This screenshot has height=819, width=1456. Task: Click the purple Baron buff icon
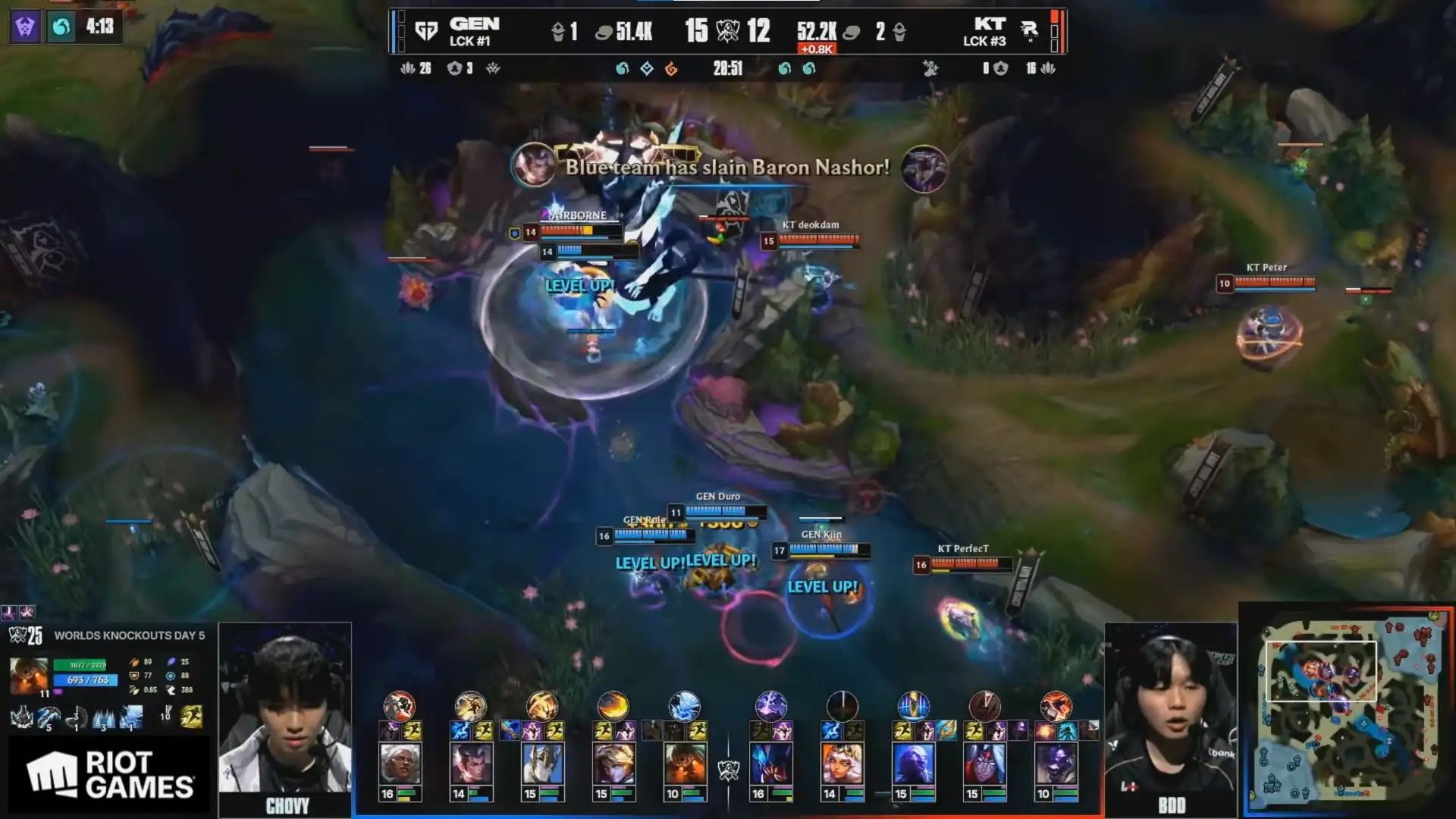25,27
